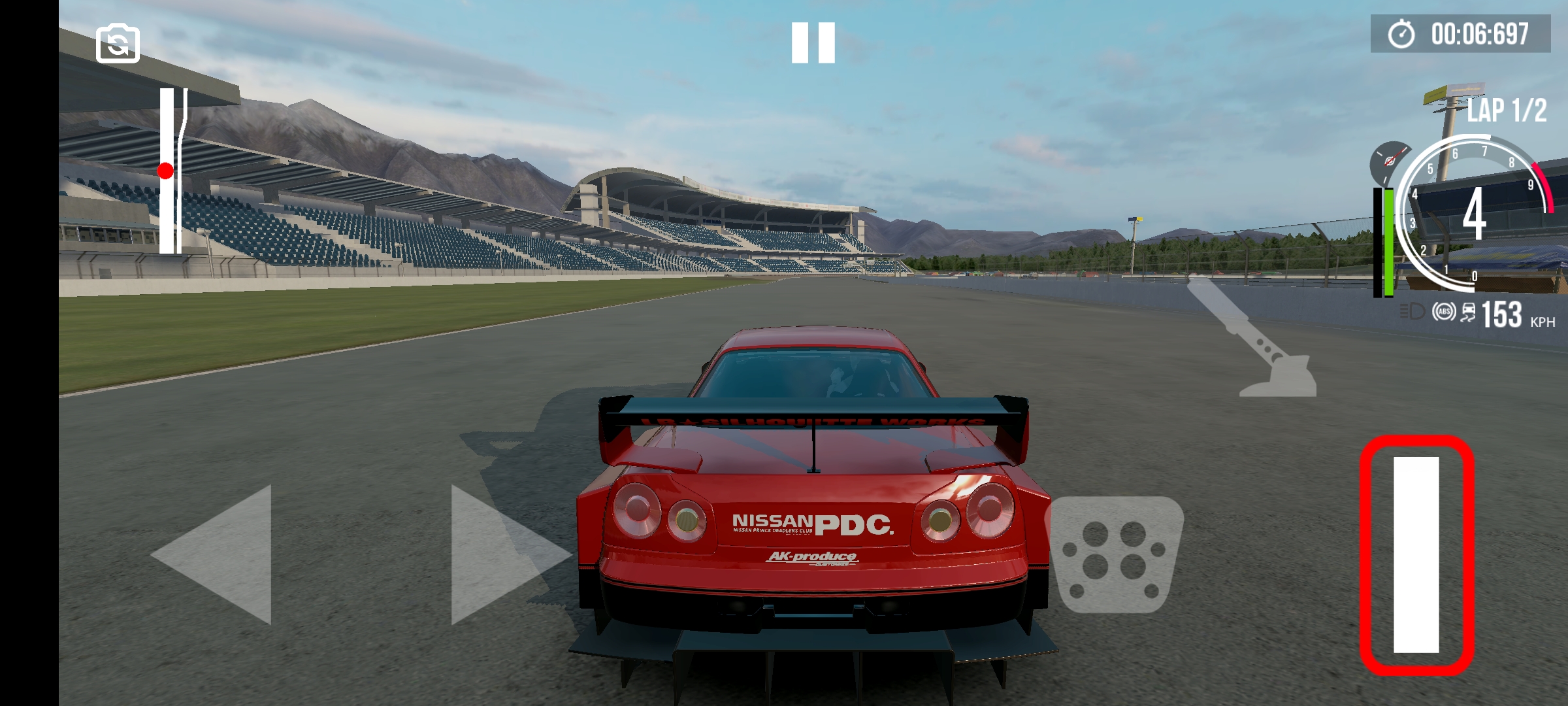This screenshot has width=1568, height=706.
Task: Tap the ABS brake indicator icon
Action: pos(1445,312)
